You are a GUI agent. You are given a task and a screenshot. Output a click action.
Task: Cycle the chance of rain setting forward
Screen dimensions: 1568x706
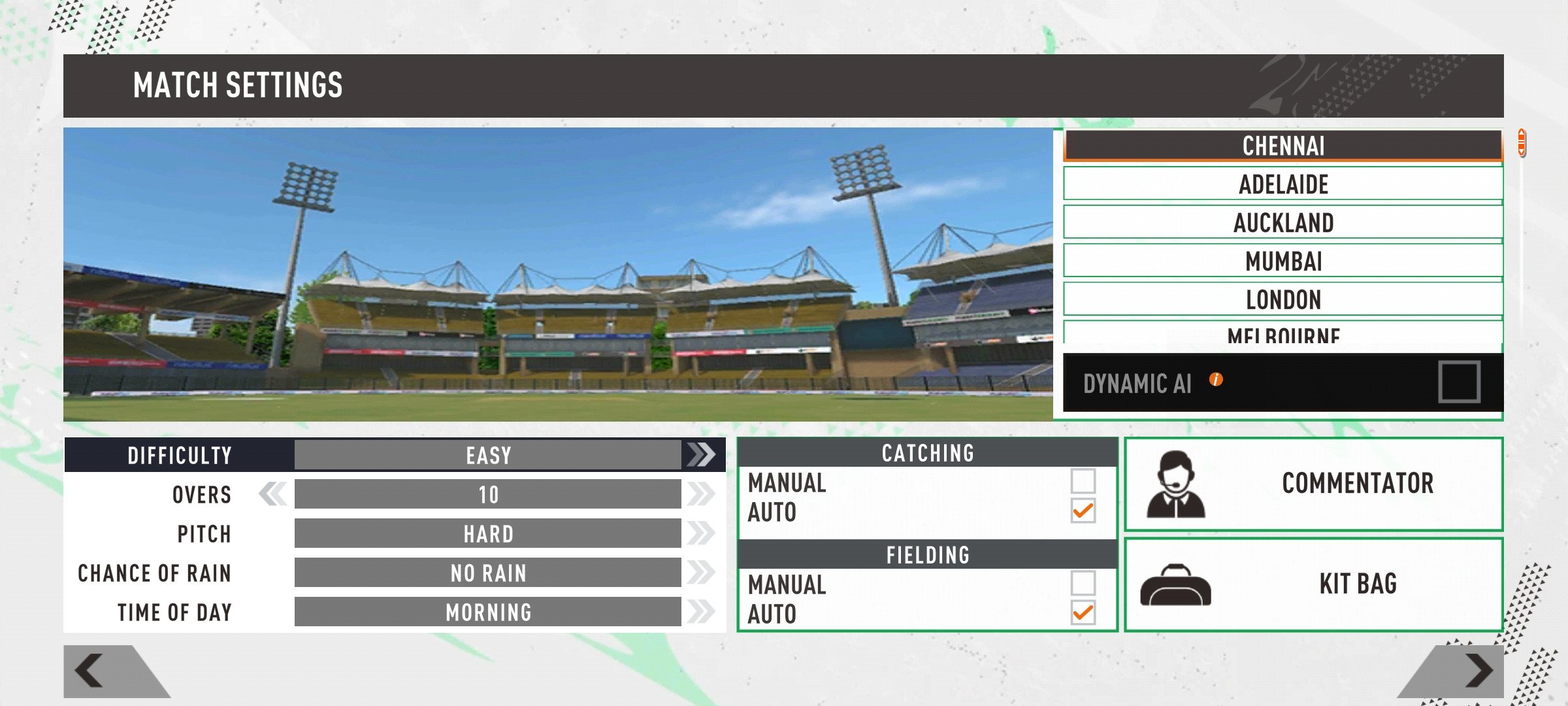tap(701, 573)
